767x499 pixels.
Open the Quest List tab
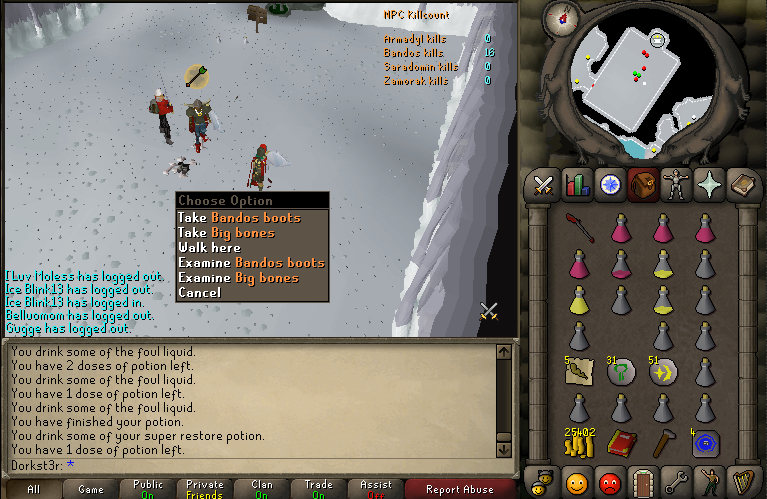click(x=610, y=184)
